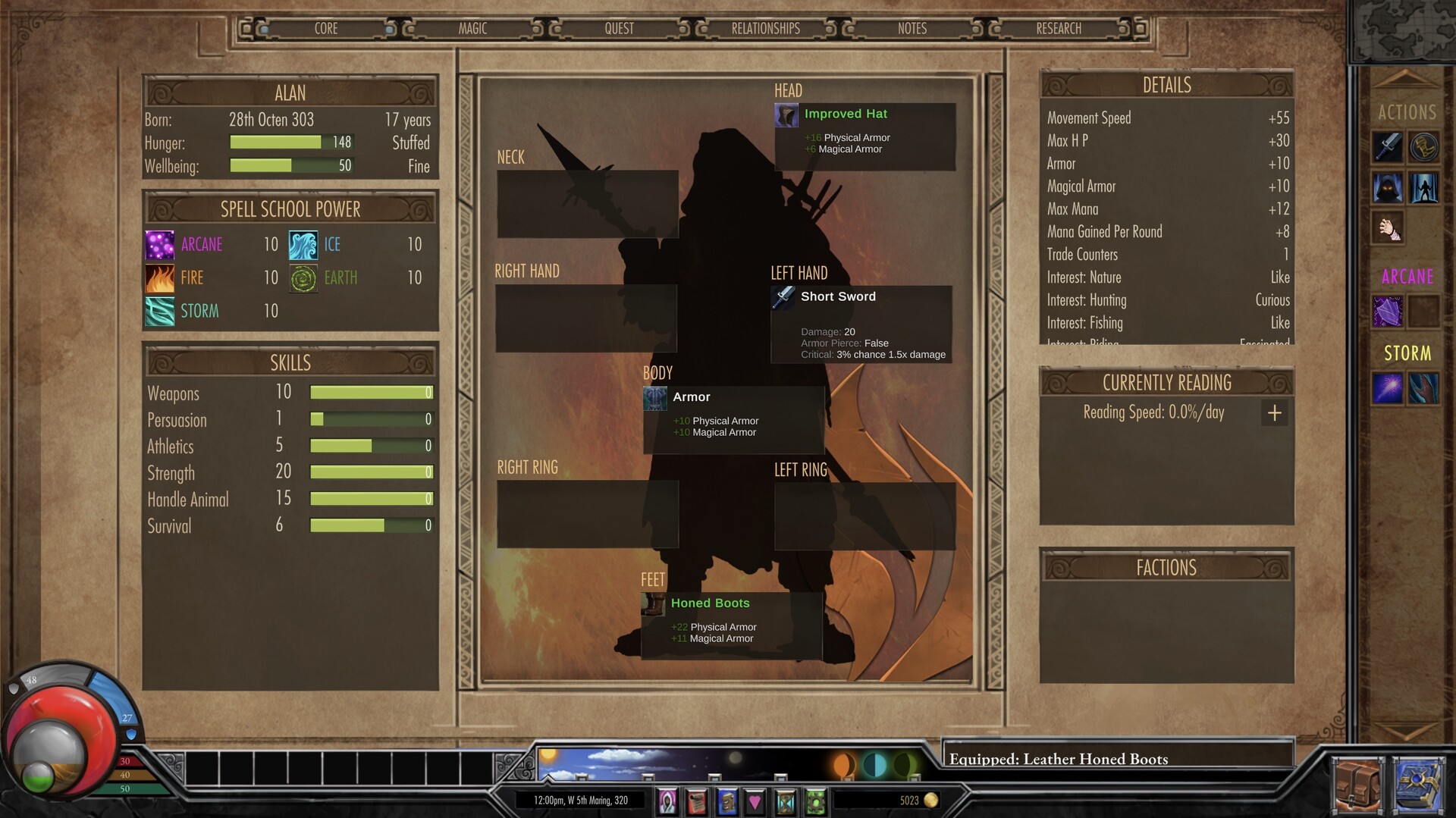Expand the Details panel header
The image size is (1456, 818).
tap(1166, 84)
